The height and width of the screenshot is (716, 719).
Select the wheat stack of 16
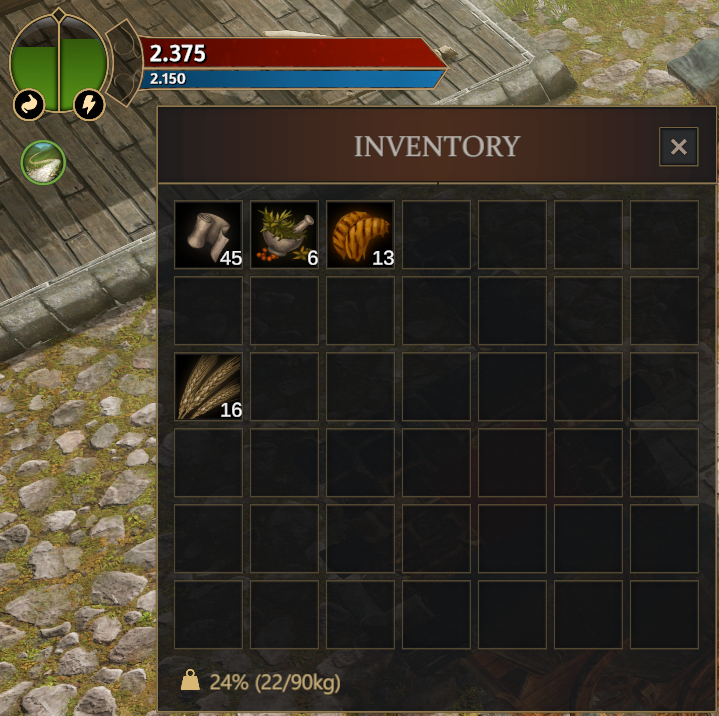(x=208, y=386)
